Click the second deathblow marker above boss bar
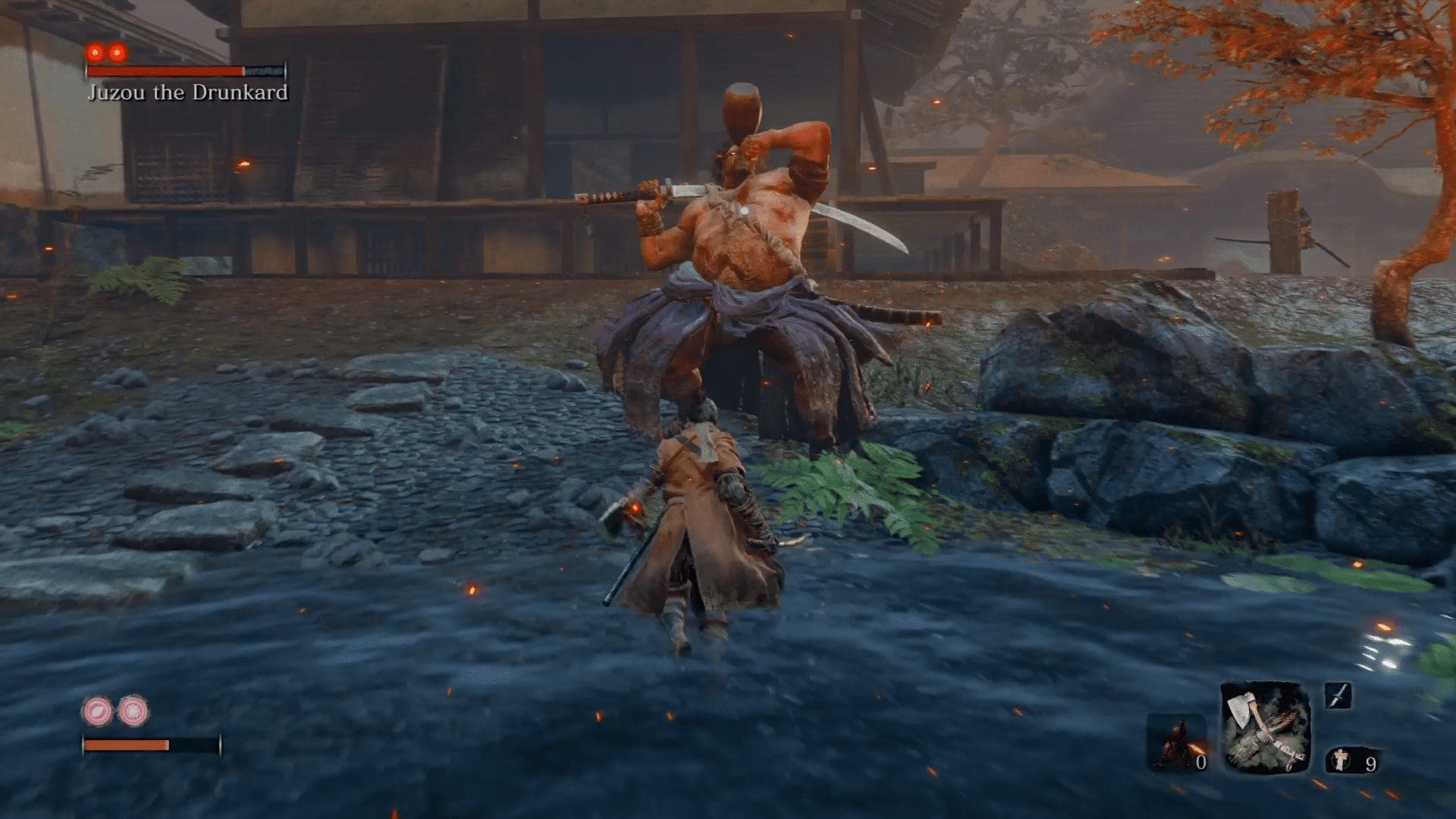Image resolution: width=1456 pixels, height=819 pixels. pos(117,52)
